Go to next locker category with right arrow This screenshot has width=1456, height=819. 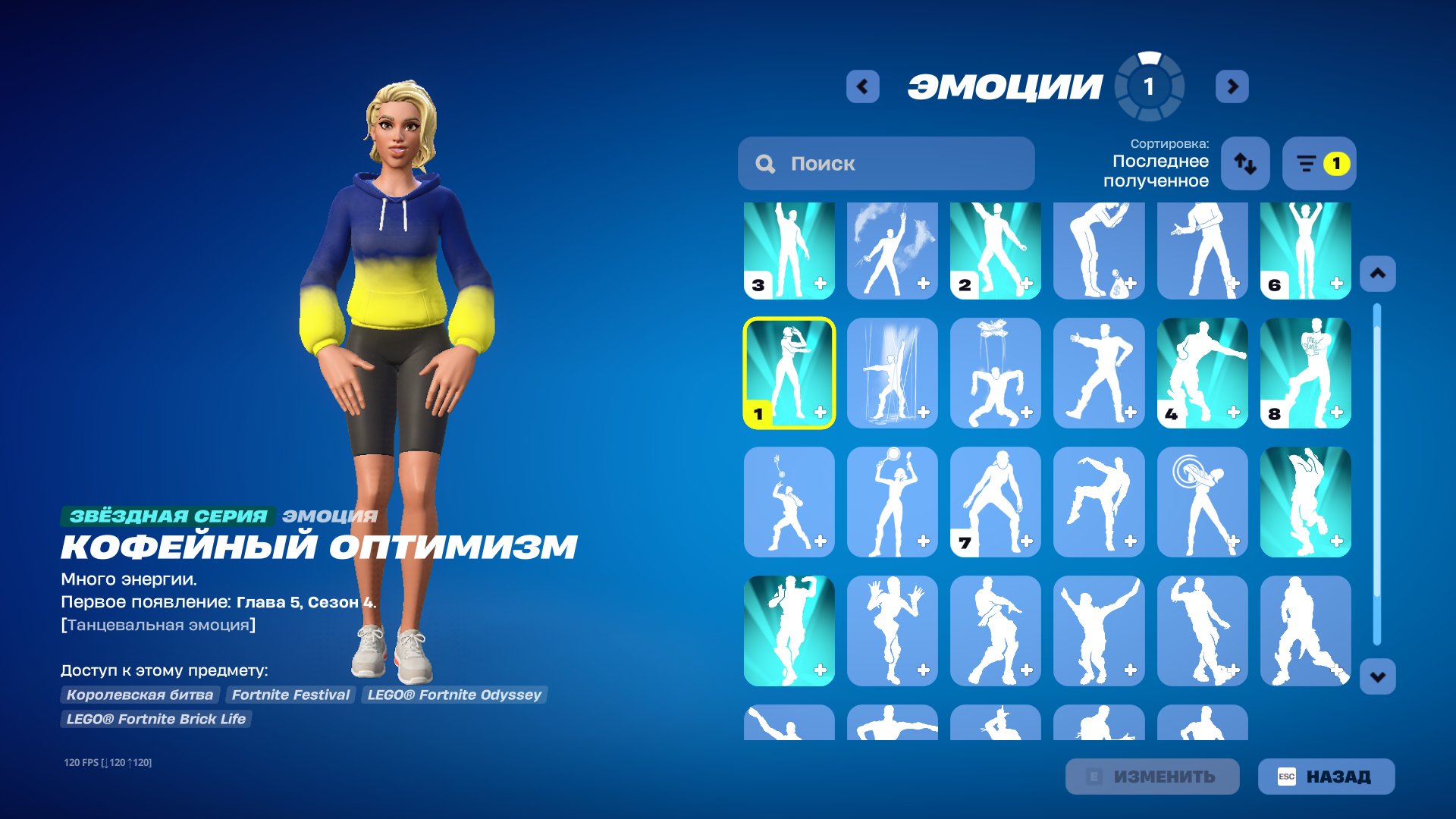coord(1232,86)
